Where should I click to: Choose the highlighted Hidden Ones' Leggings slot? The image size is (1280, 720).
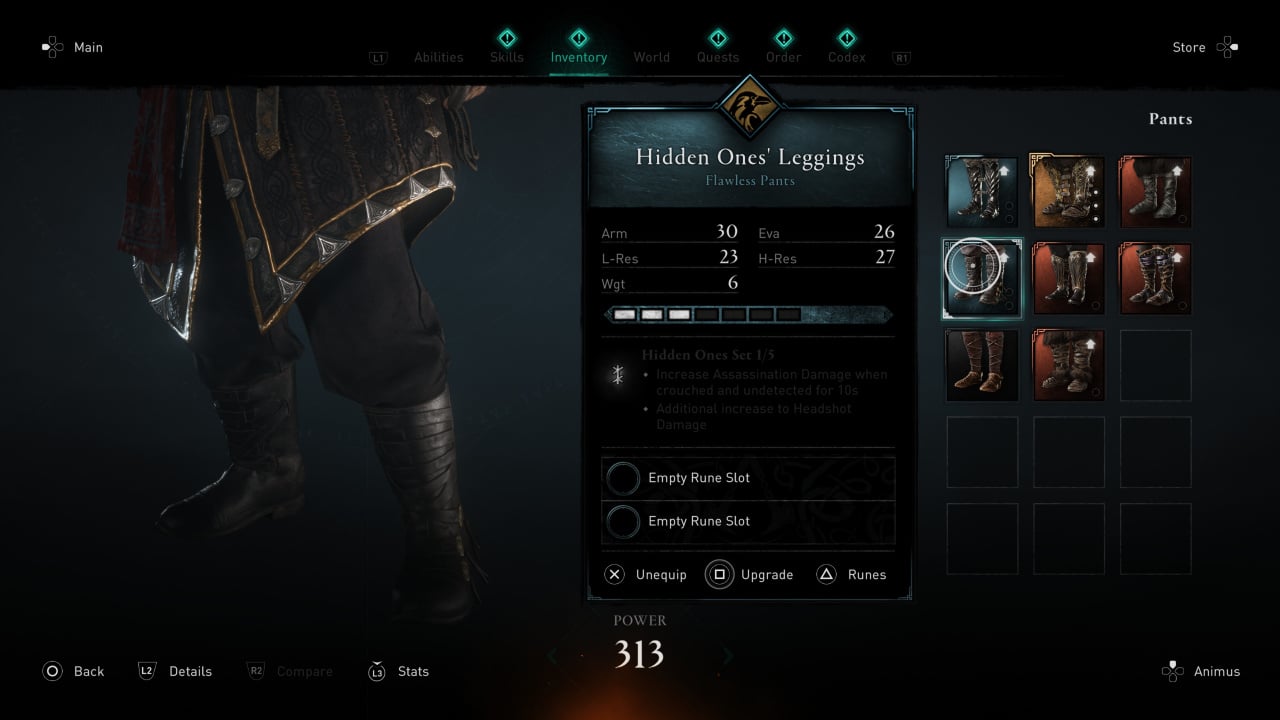982,278
